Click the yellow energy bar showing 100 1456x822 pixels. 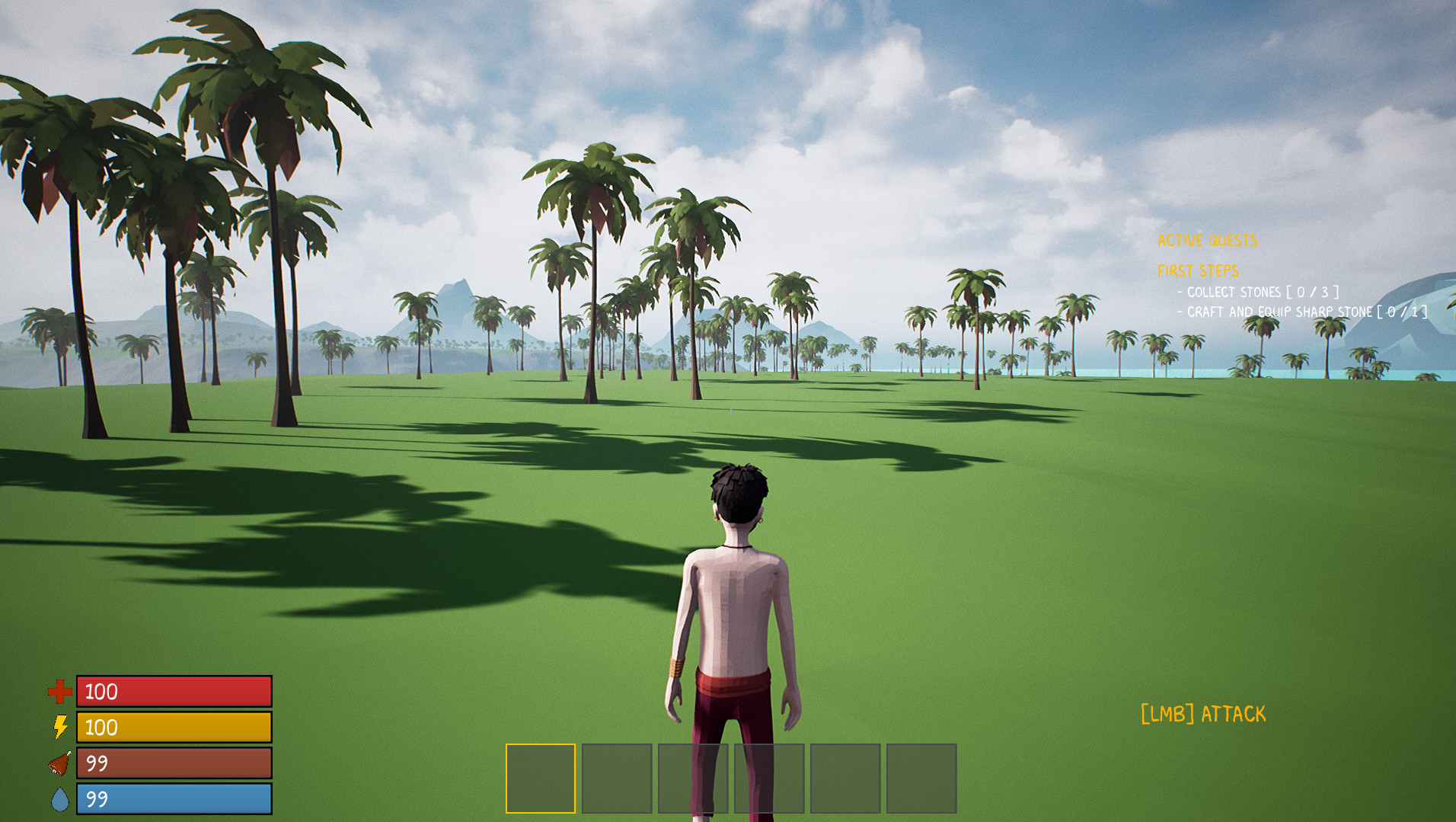(174, 728)
